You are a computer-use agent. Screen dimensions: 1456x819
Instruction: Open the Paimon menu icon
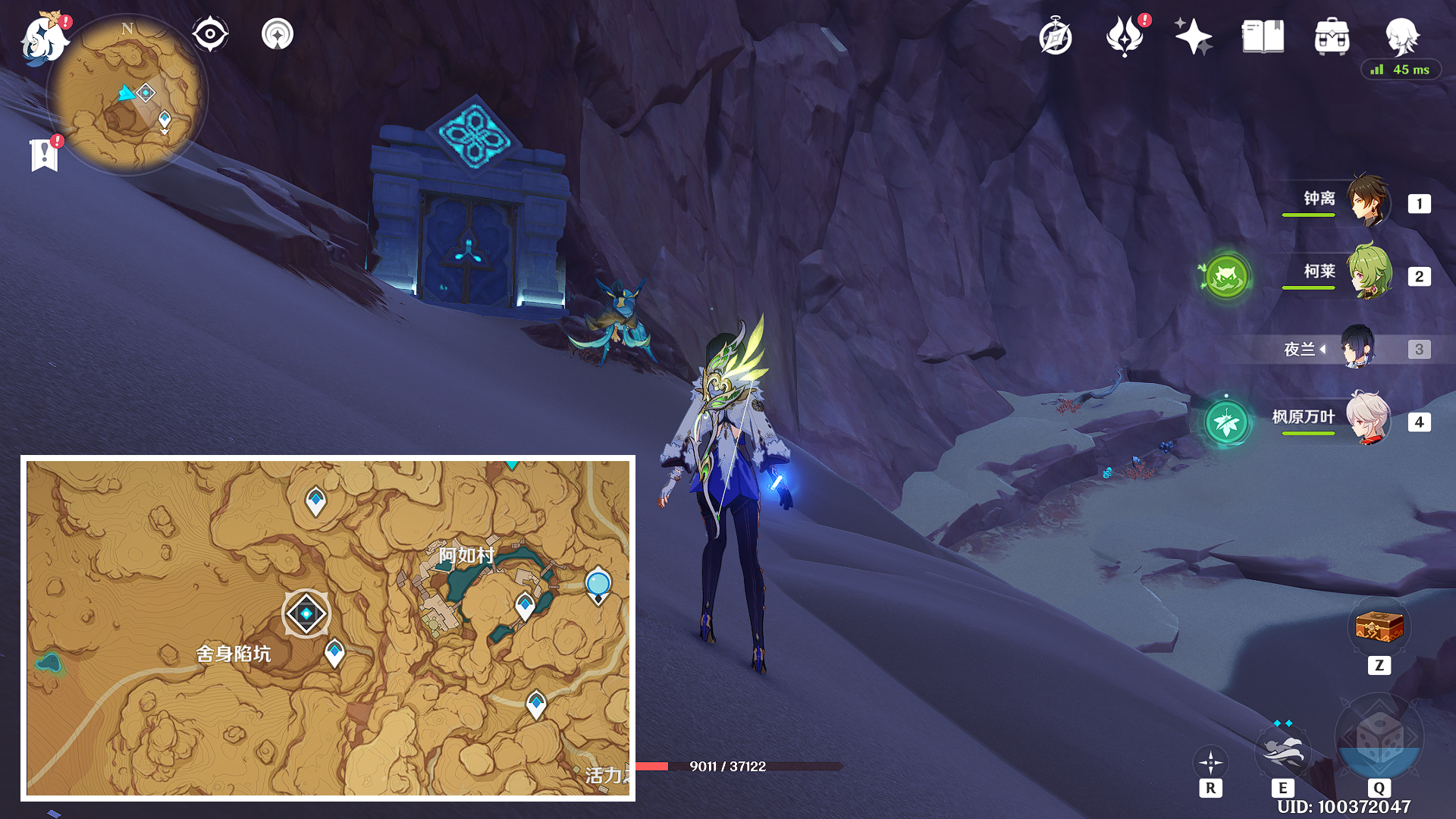(x=44, y=38)
